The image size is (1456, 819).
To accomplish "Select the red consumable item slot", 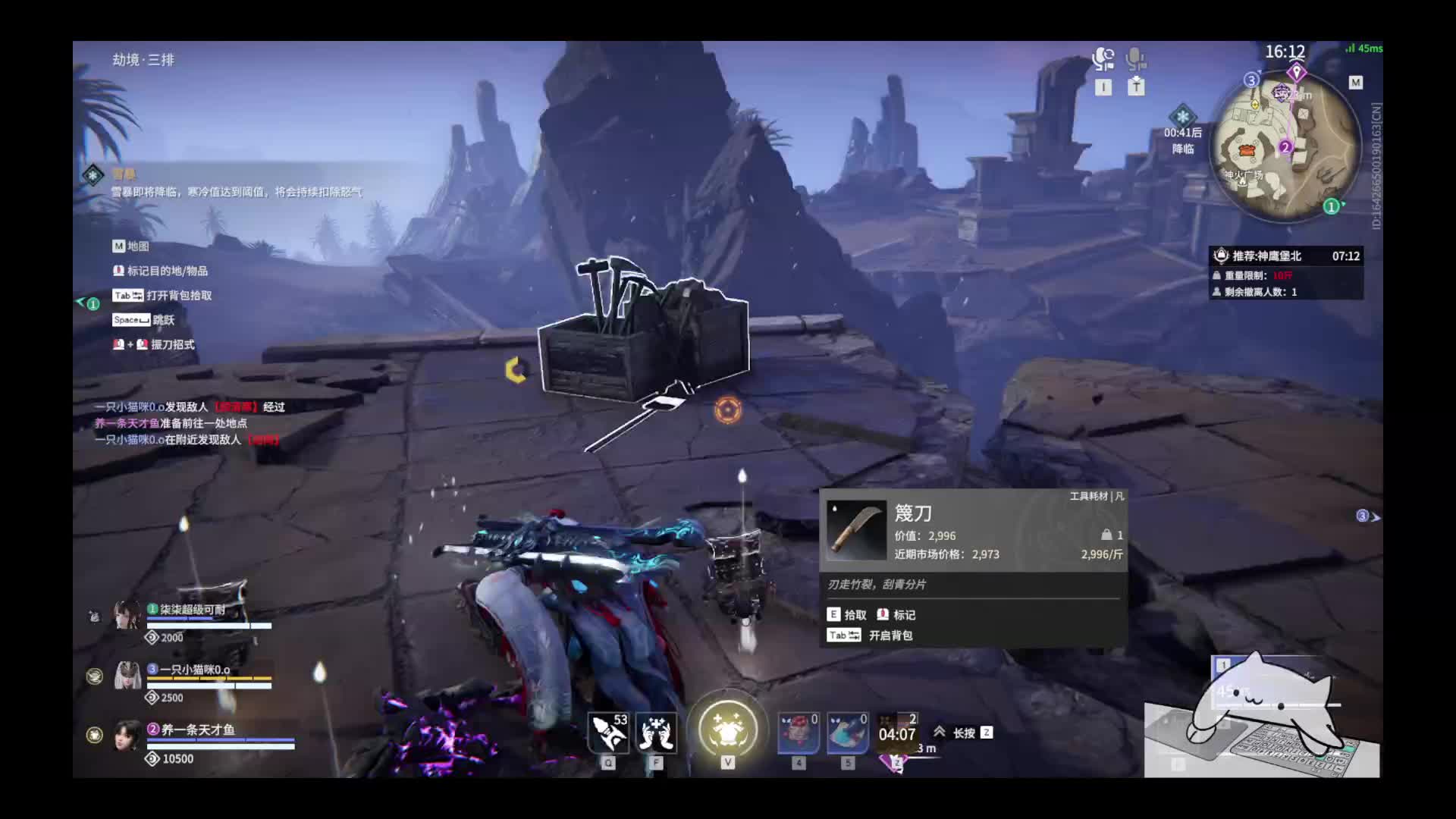I will [x=798, y=733].
